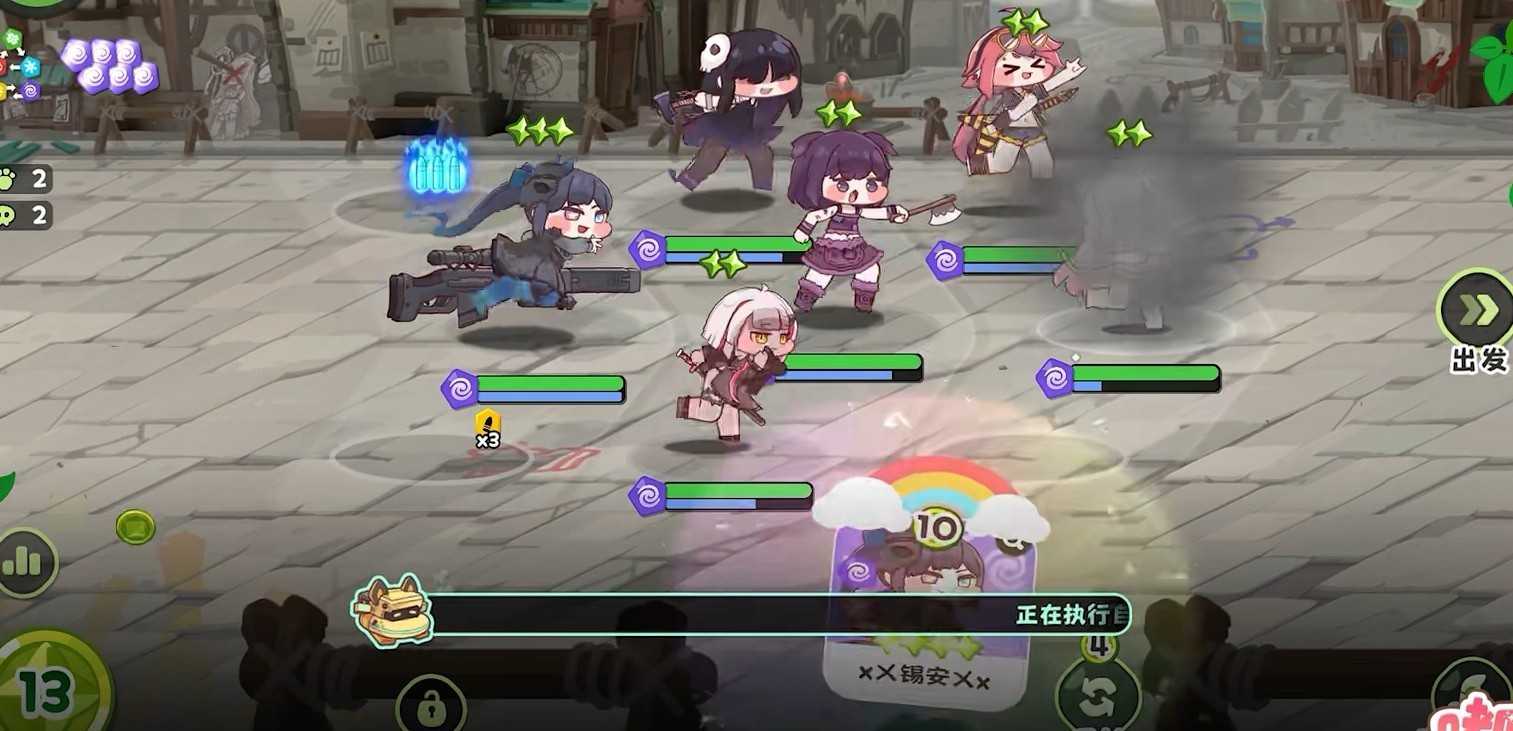Toggle the blue snowflake element icon

[x=31, y=66]
